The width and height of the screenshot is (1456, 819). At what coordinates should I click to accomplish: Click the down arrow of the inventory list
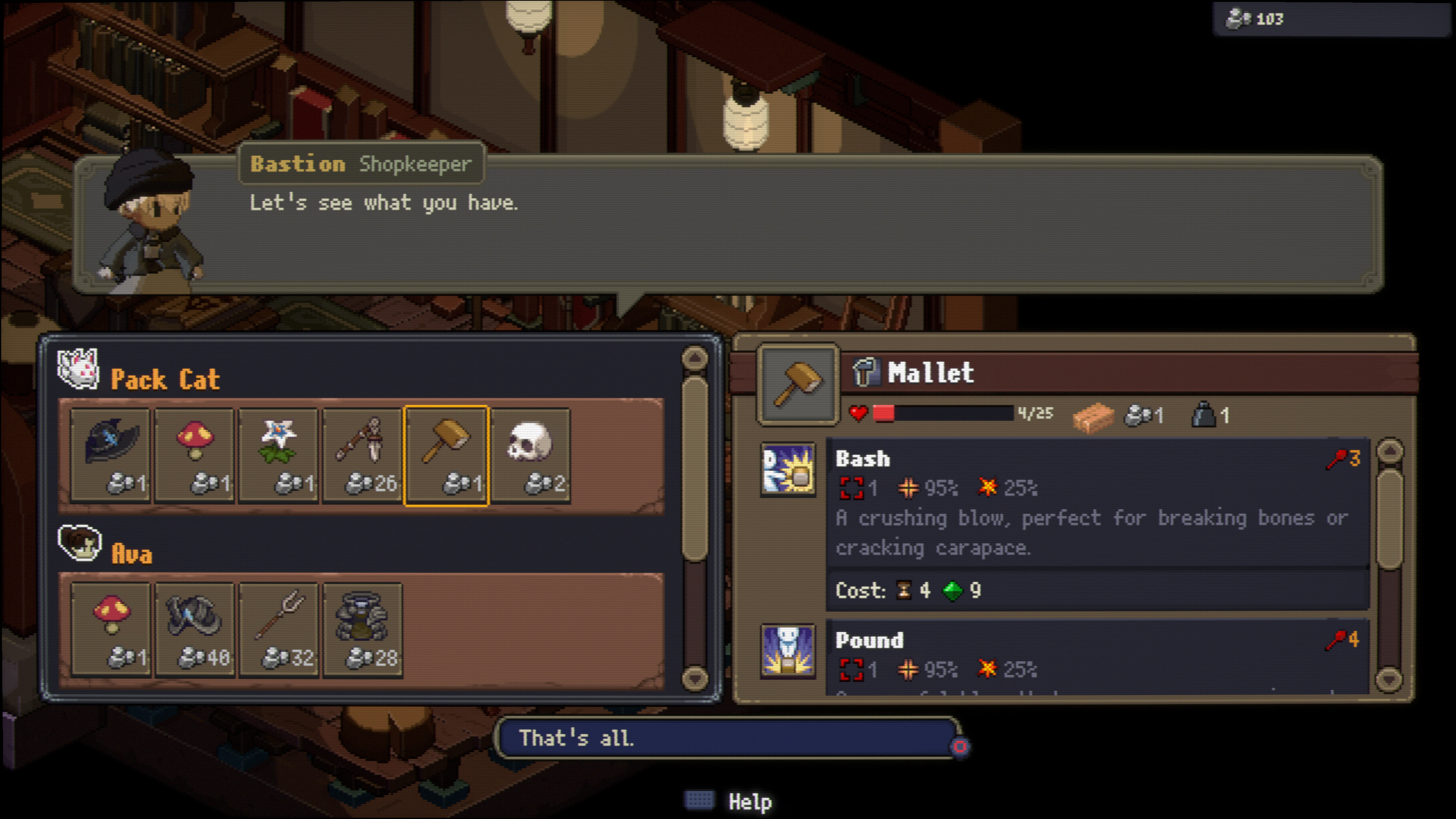tap(695, 677)
